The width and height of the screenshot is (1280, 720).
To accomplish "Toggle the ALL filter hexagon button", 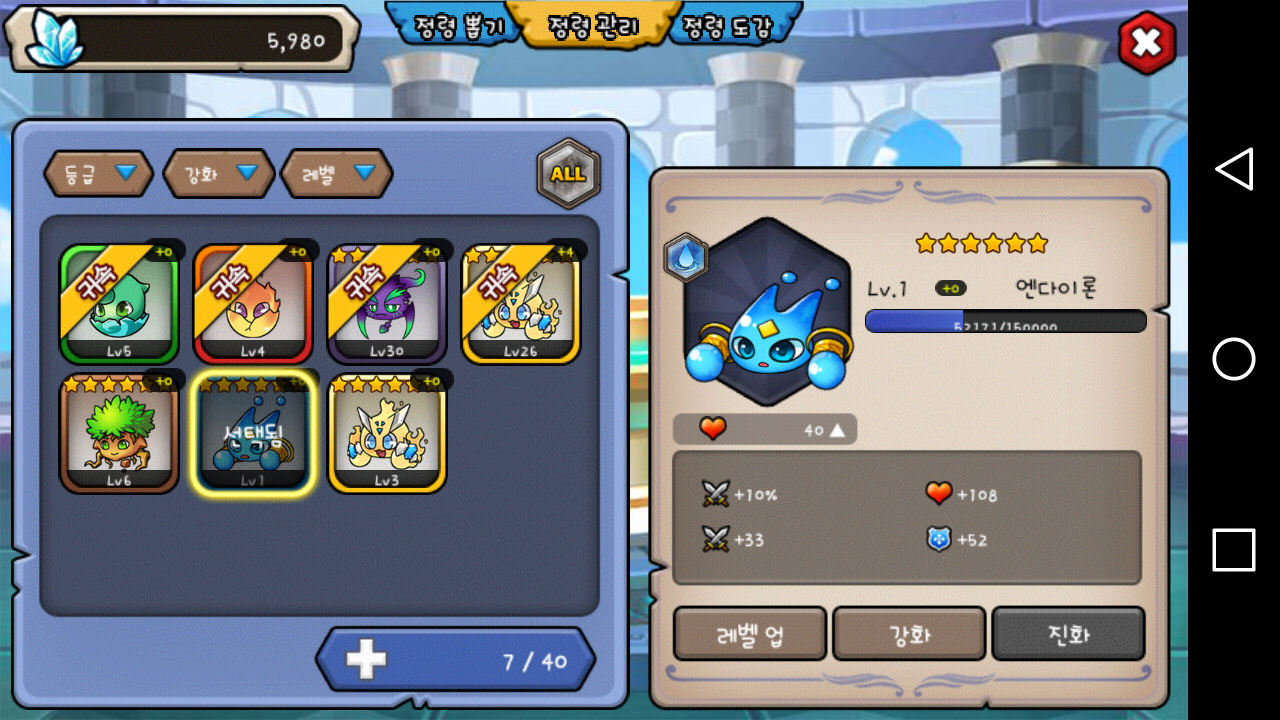I will click(568, 174).
